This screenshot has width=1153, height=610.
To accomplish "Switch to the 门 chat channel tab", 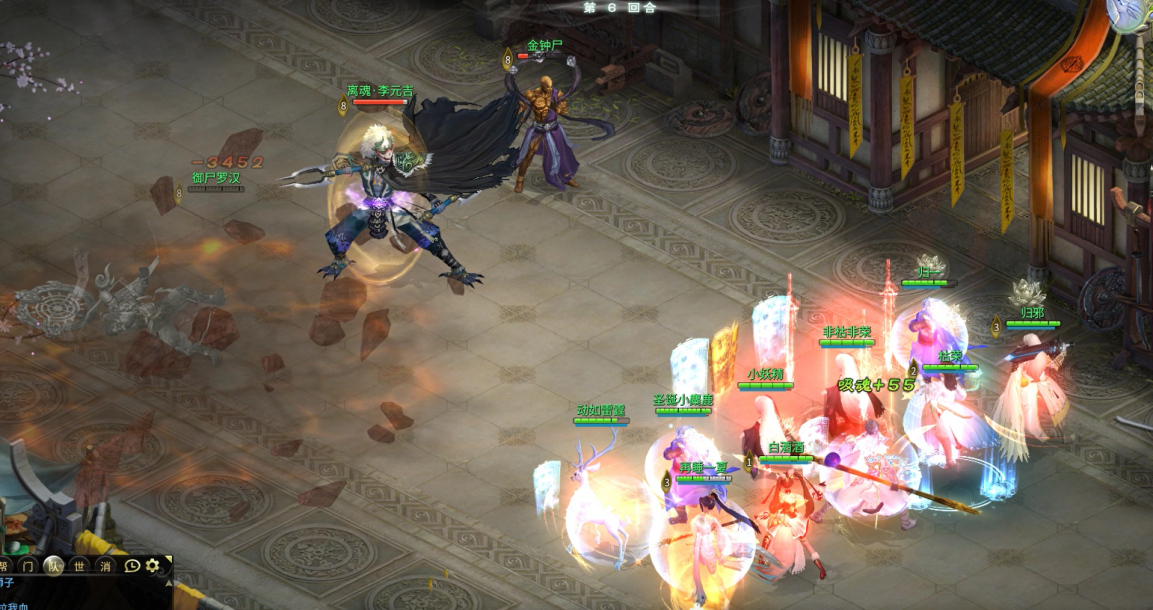I will click(x=28, y=566).
